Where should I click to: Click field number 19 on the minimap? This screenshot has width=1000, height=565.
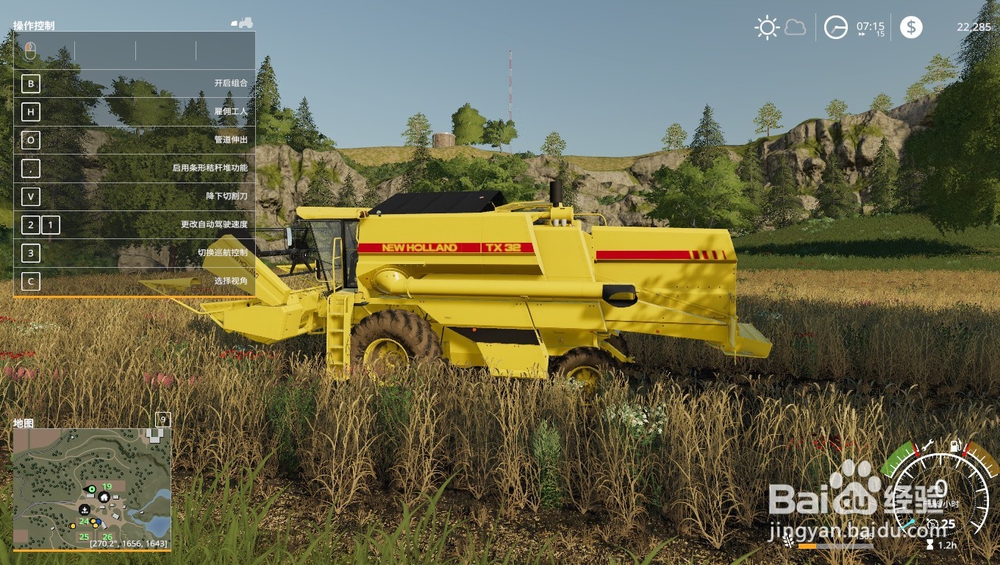[106, 486]
